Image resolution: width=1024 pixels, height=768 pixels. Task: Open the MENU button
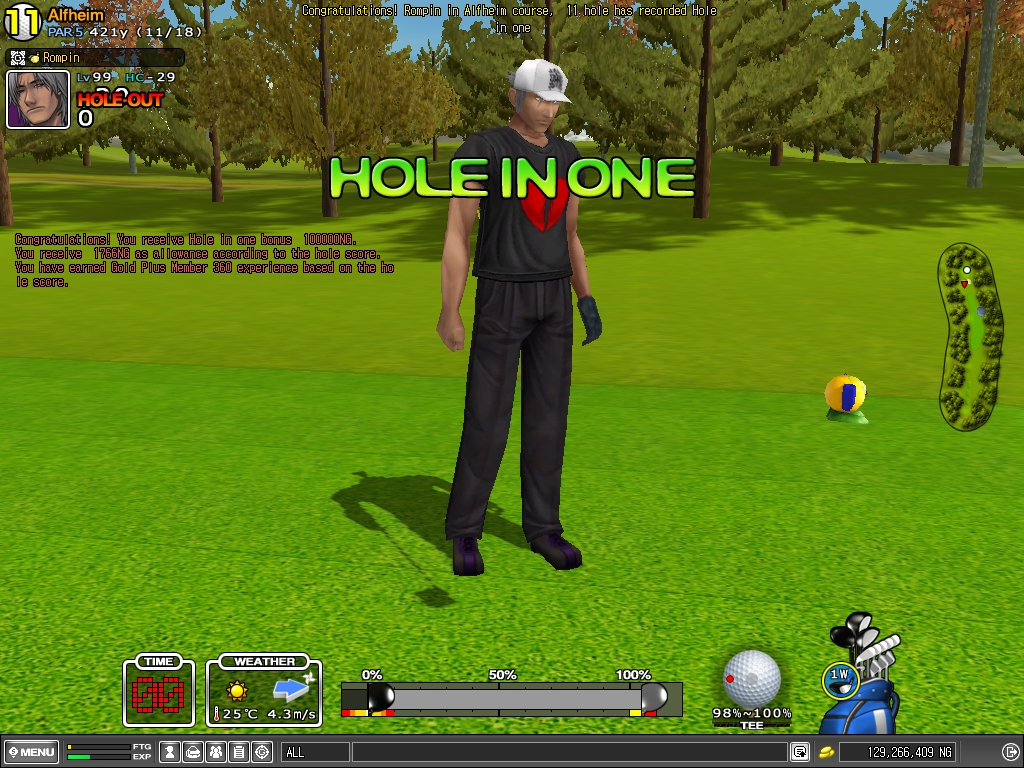tap(31, 752)
